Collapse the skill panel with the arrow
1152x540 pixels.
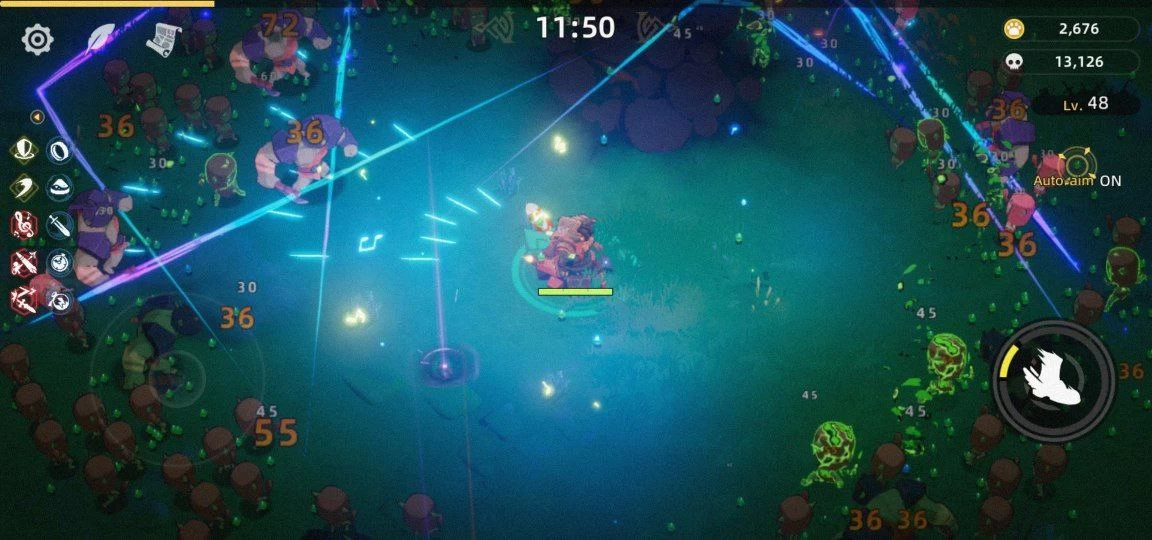click(x=37, y=117)
